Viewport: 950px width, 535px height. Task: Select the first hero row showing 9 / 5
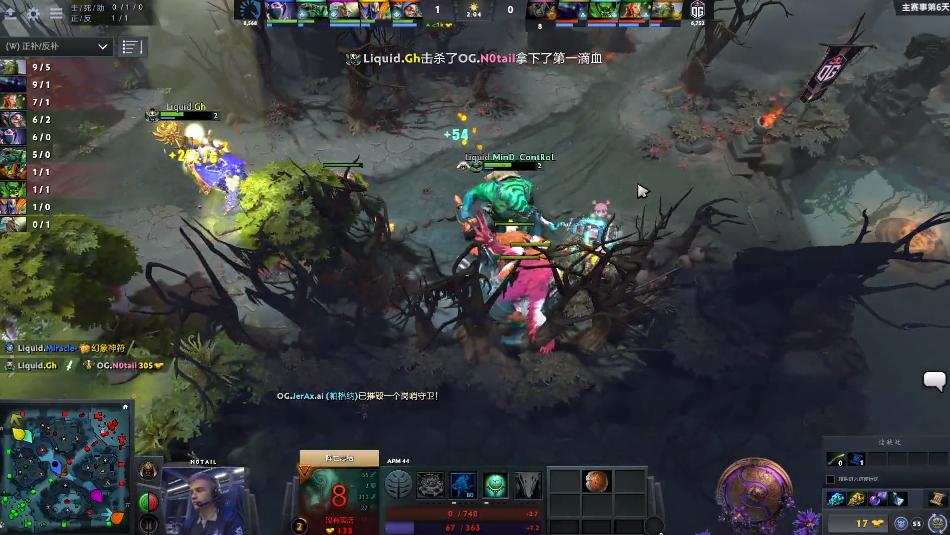(26, 68)
